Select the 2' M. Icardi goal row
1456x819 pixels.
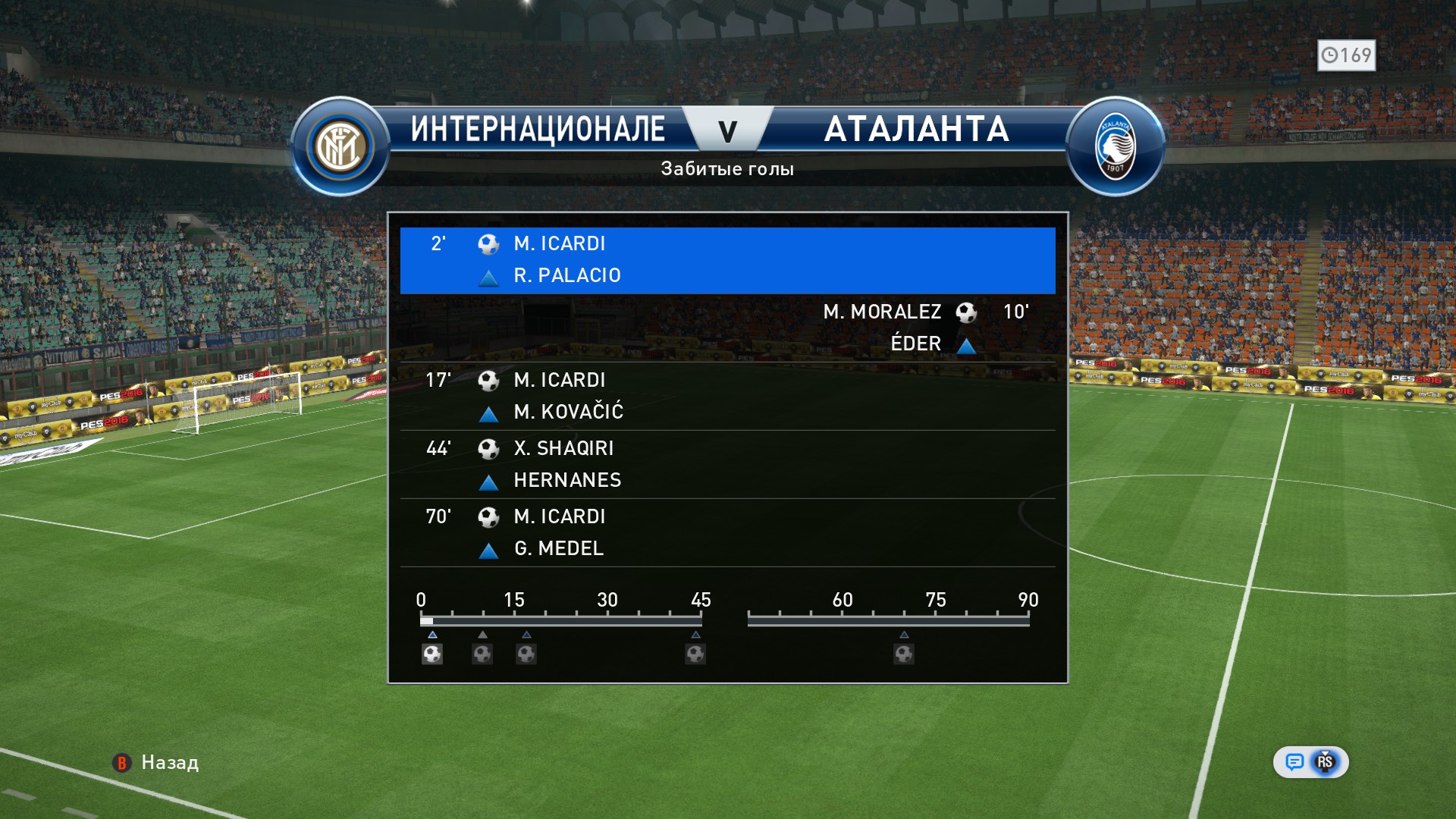[727, 260]
